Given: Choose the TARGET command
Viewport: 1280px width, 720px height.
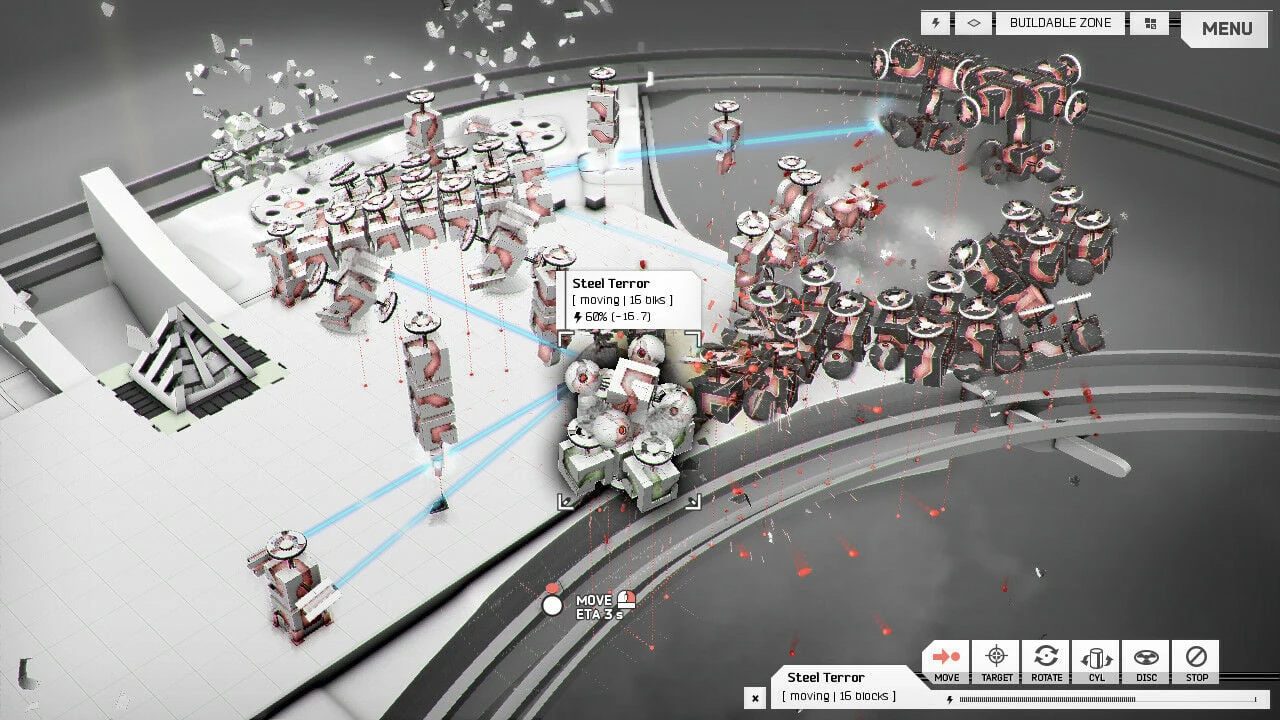Looking at the screenshot, I should click(996, 663).
